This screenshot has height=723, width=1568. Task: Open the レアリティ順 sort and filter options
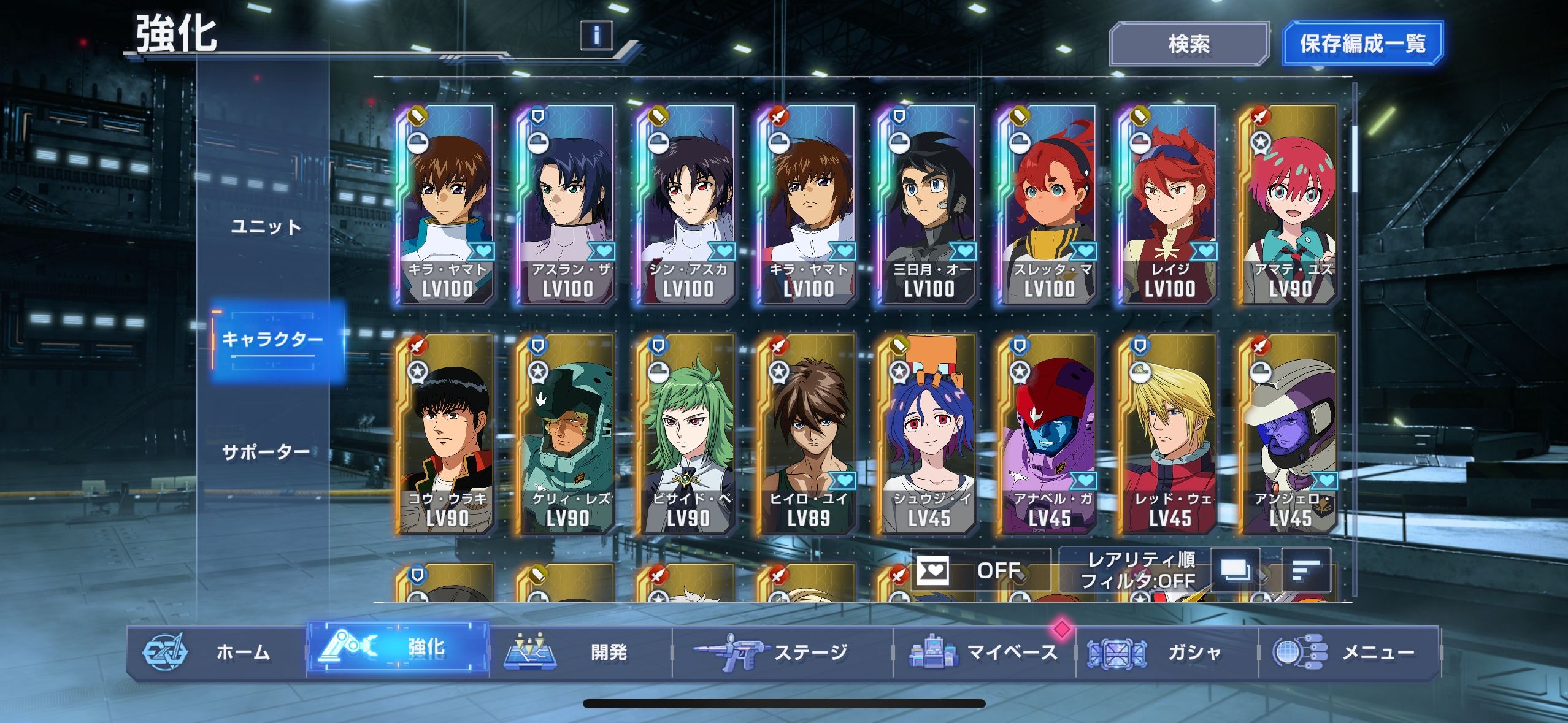click(1137, 570)
